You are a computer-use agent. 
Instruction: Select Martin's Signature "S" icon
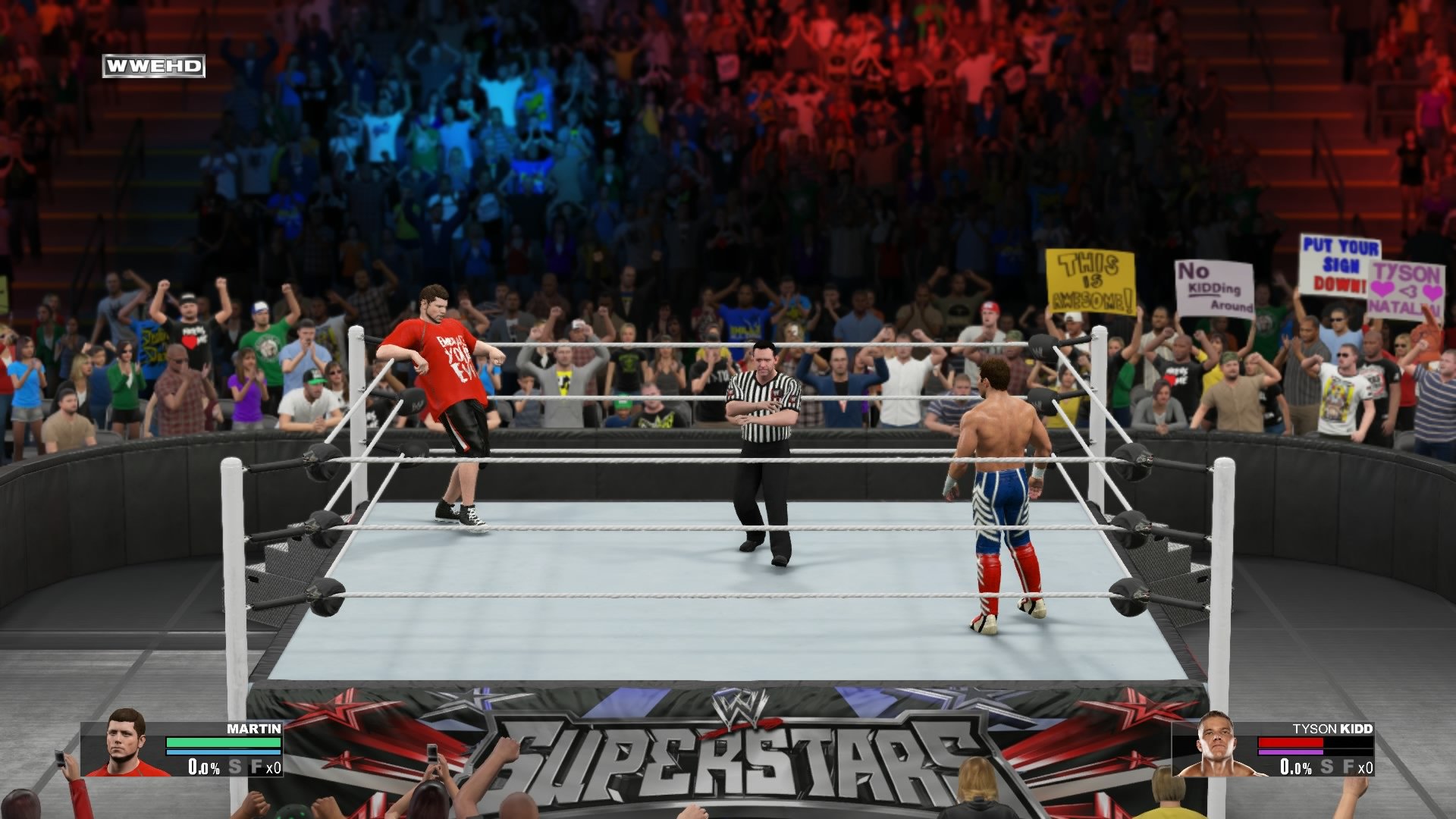235,767
